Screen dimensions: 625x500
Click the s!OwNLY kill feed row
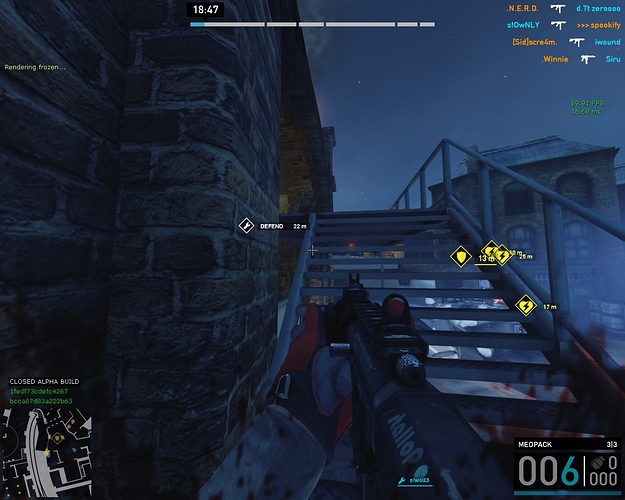click(563, 25)
